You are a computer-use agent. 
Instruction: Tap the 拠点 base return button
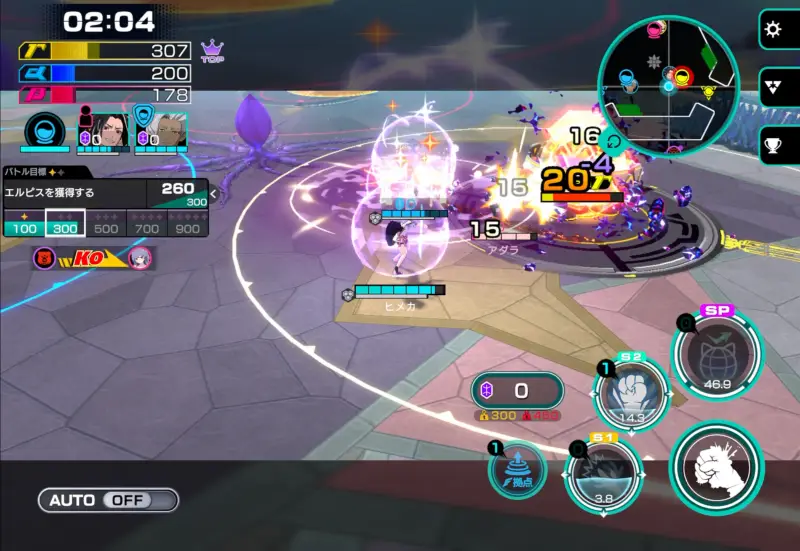tap(518, 468)
